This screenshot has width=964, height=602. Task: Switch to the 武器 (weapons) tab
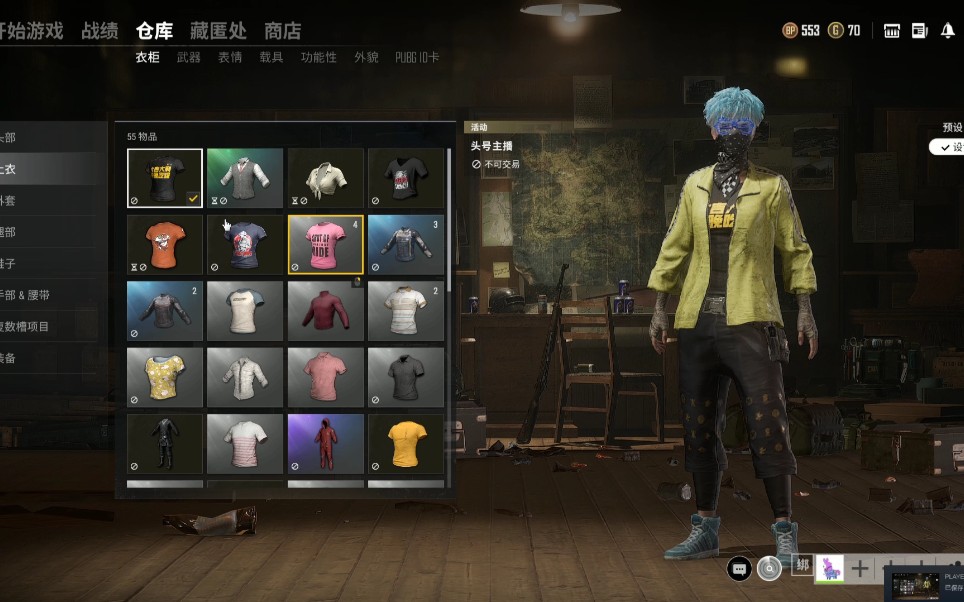188,58
